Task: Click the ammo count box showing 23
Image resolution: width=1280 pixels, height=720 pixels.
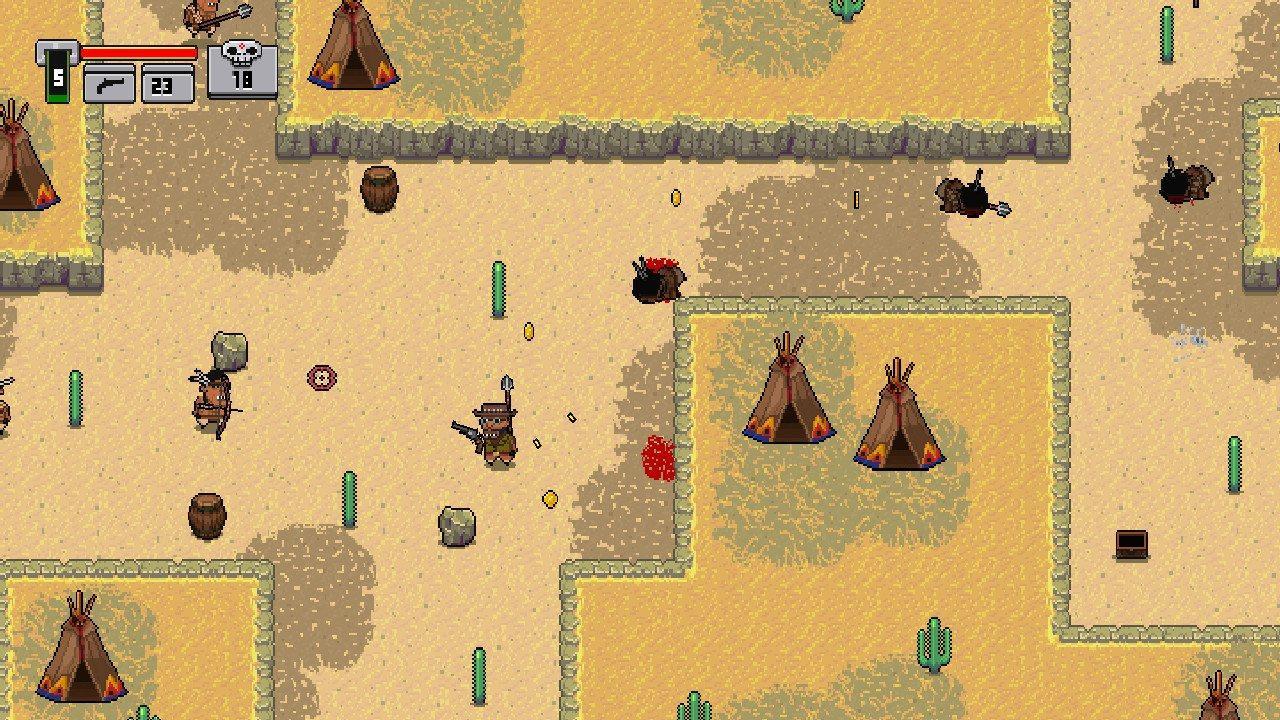Action: [168, 84]
